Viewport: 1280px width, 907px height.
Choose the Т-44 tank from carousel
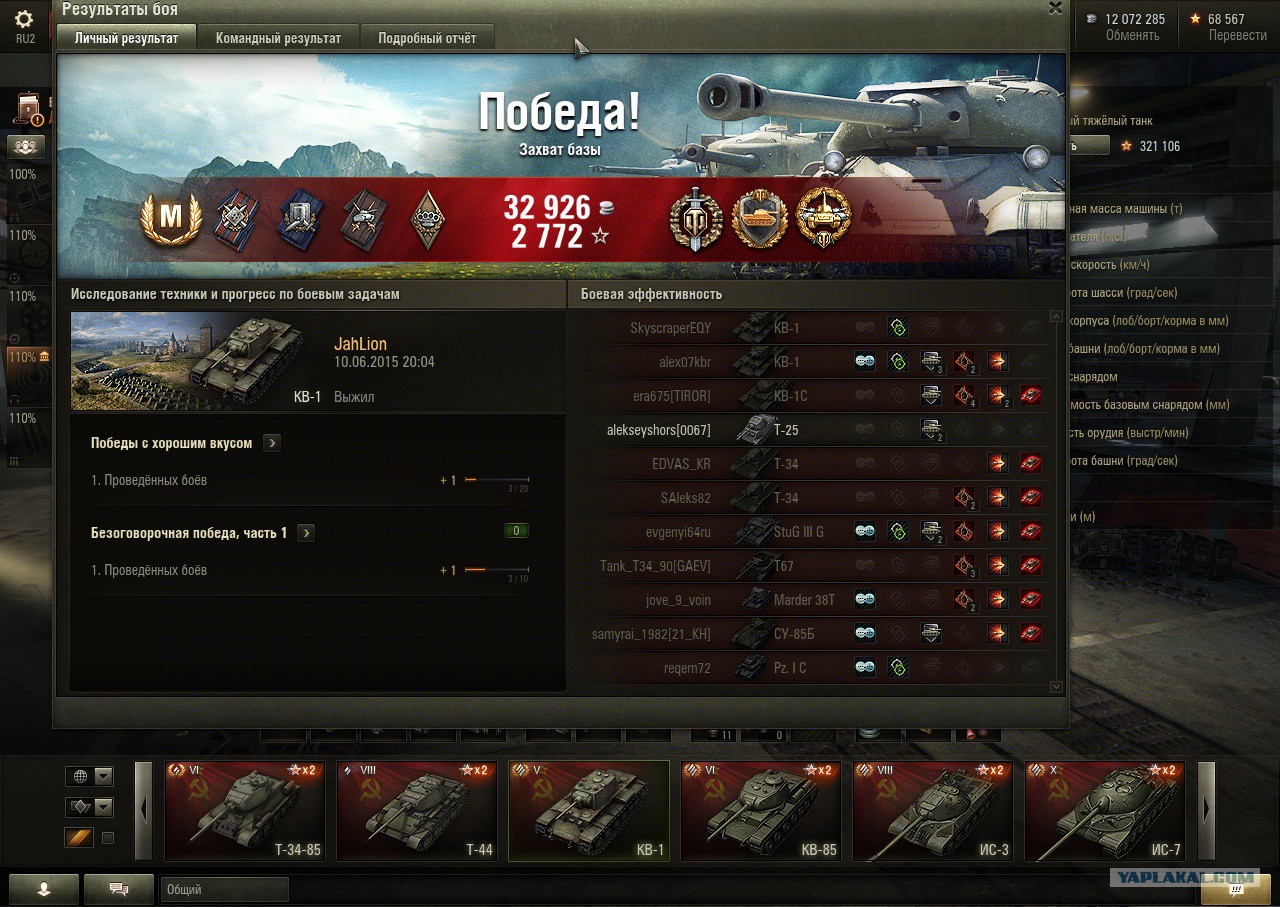(417, 811)
